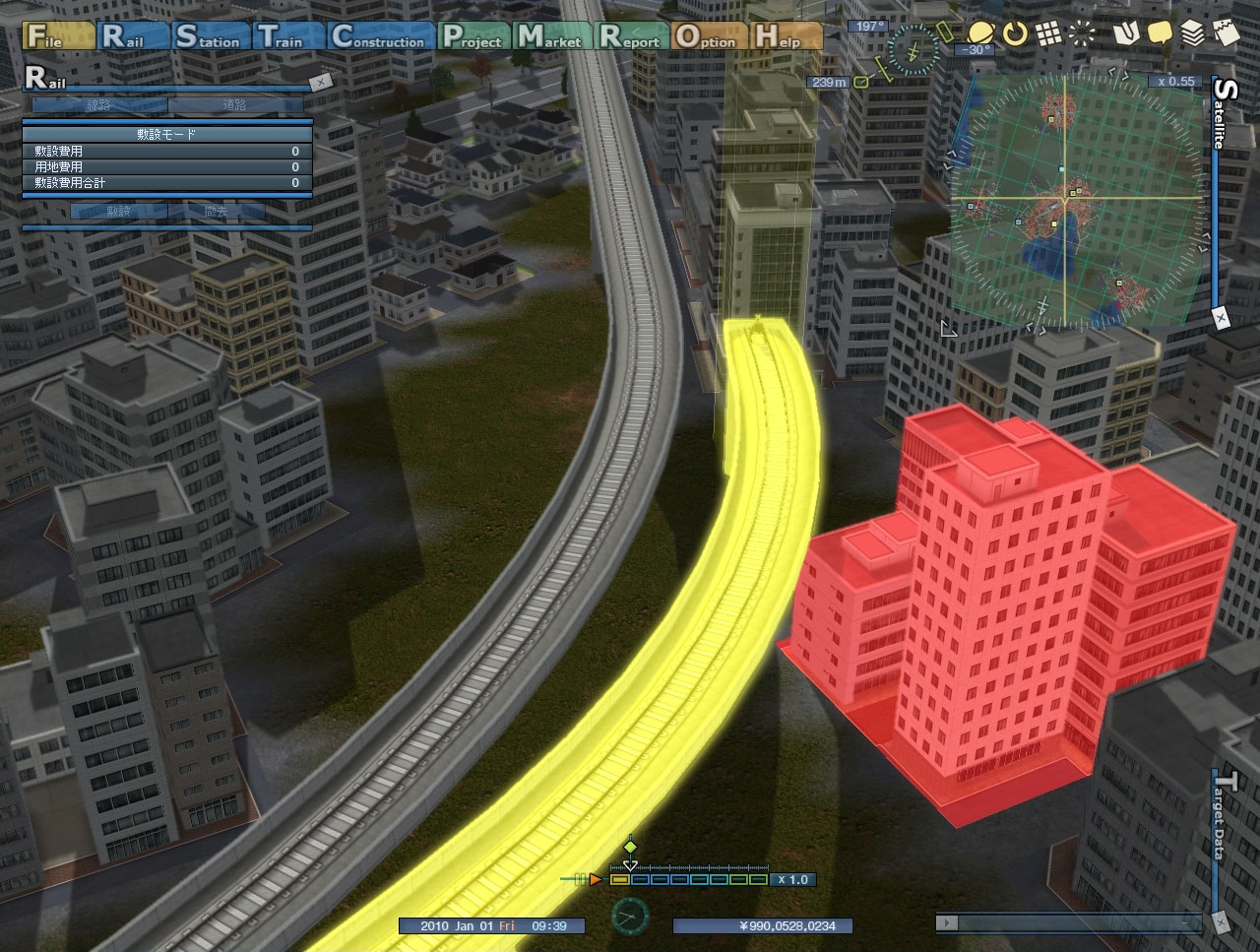This screenshot has height=952, width=1260.
Task: Open the Construction menu
Action: click(x=380, y=36)
